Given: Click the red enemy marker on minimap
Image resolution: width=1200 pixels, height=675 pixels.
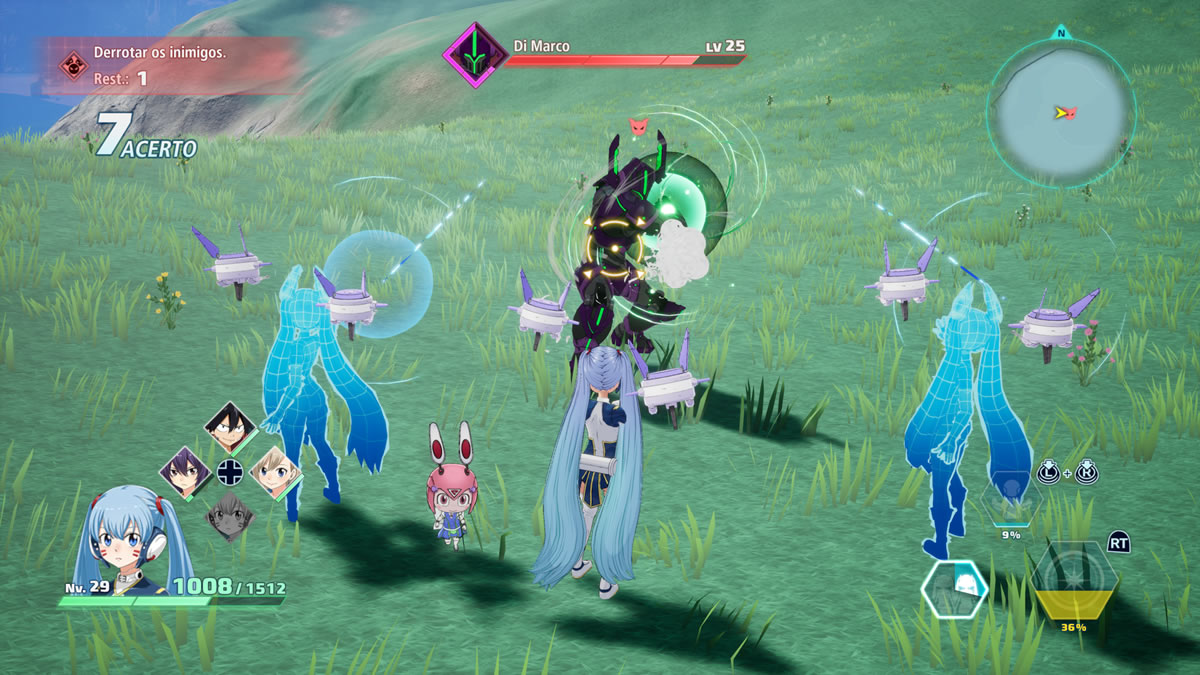Looking at the screenshot, I should [1072, 112].
